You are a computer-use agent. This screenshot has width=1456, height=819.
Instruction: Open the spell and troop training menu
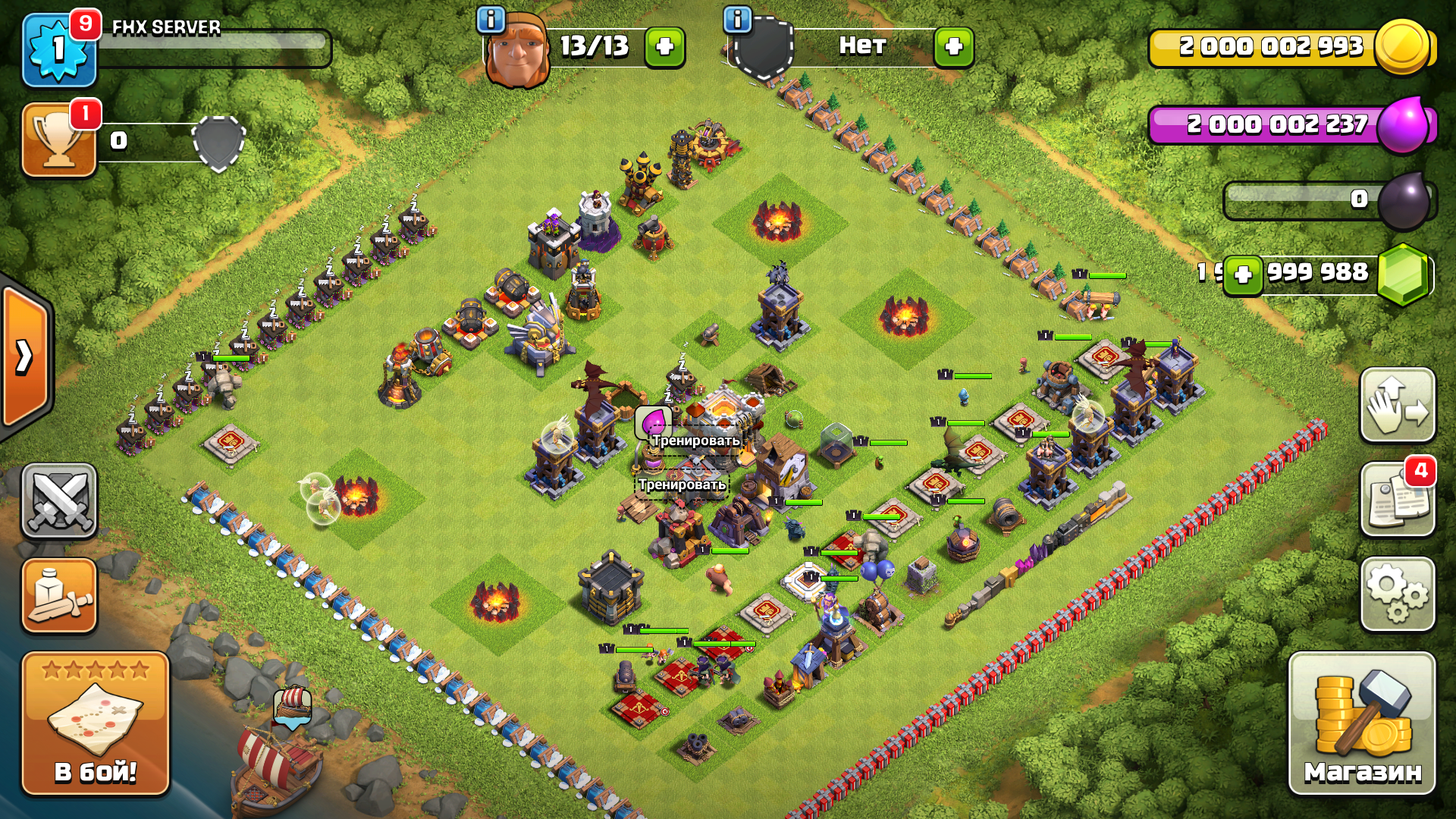(x=59, y=595)
